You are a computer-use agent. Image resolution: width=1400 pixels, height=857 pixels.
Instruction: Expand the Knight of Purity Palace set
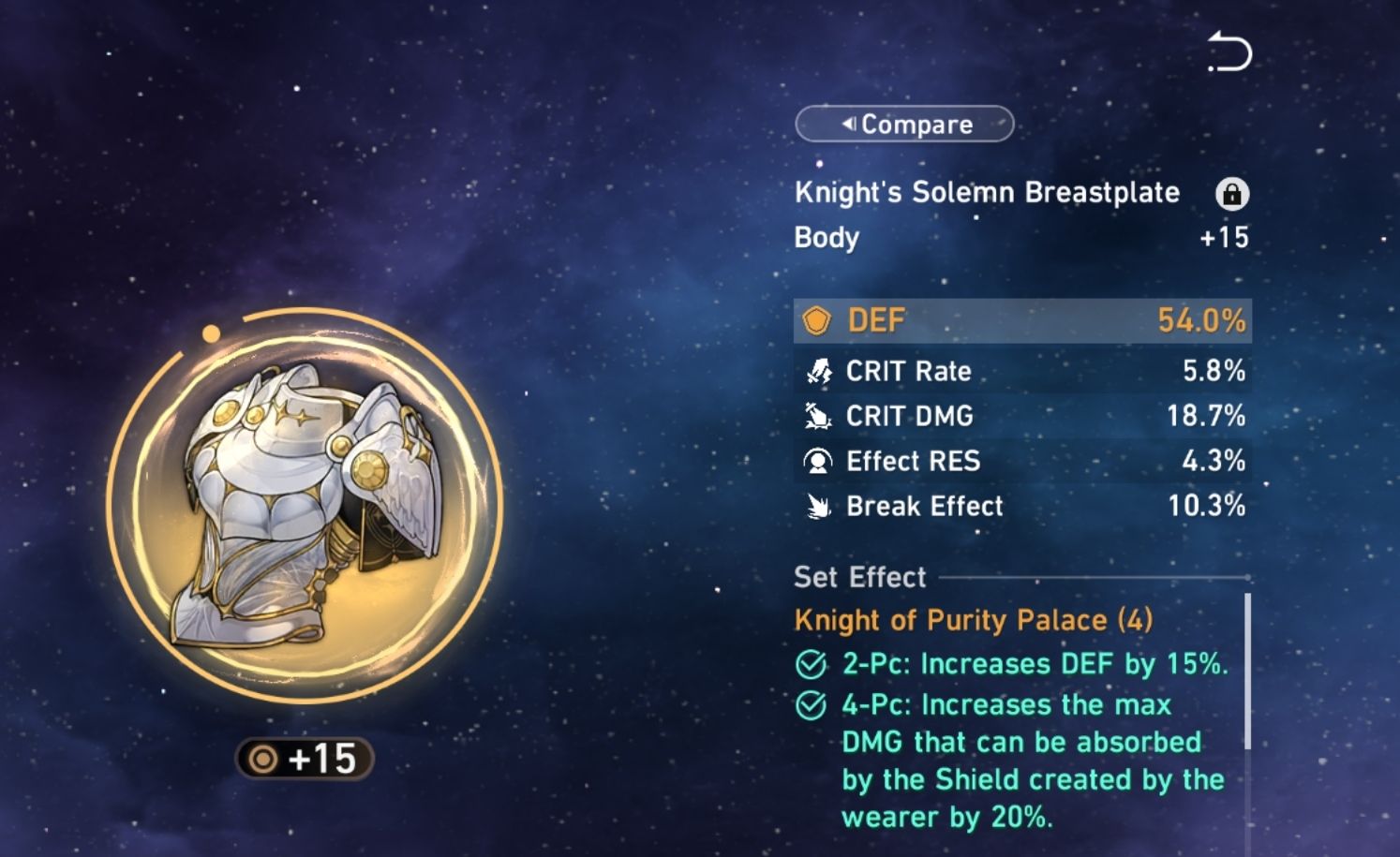pyautogui.click(x=975, y=619)
